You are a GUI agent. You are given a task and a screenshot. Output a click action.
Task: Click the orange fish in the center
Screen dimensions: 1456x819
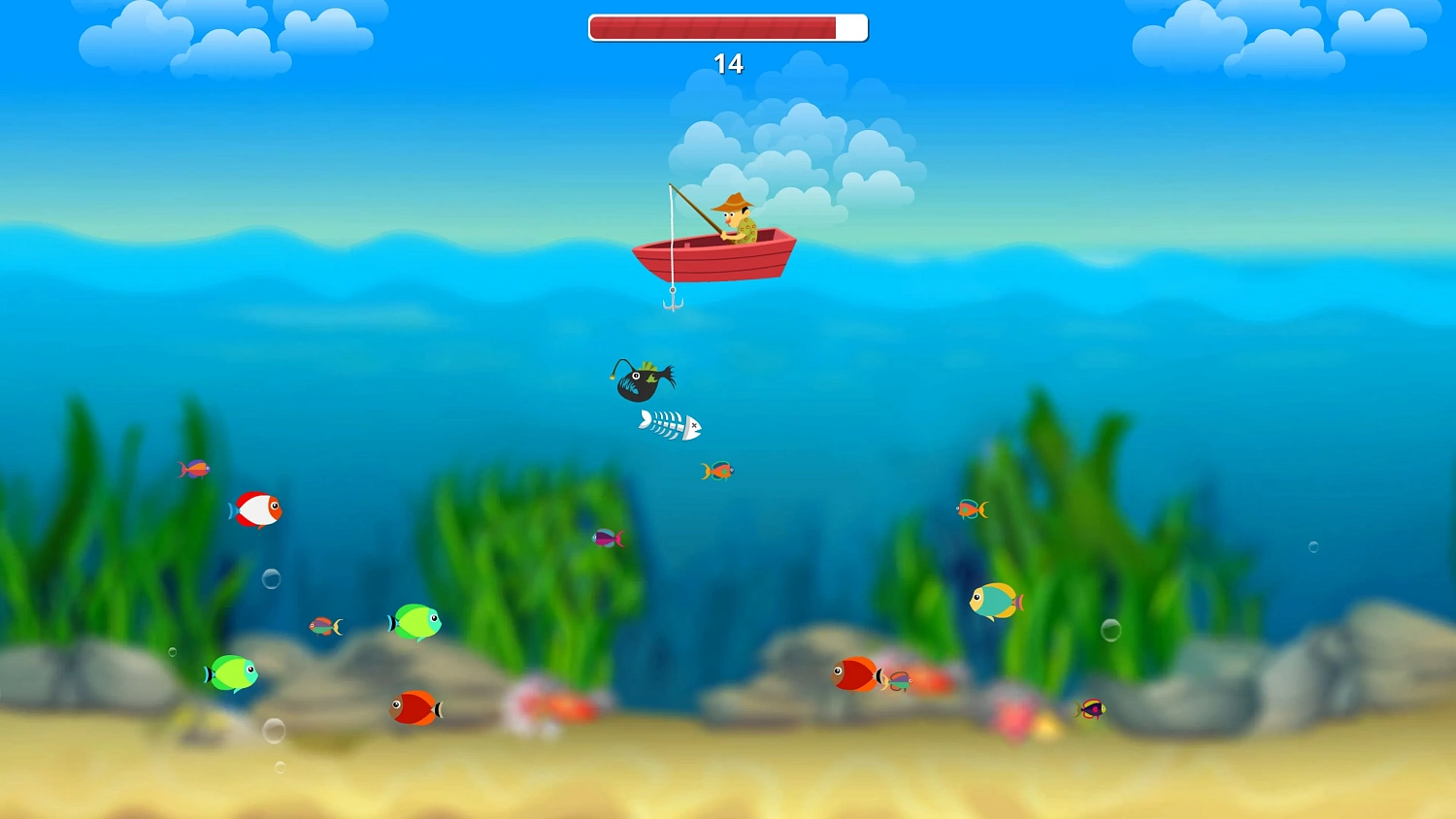coord(715,469)
